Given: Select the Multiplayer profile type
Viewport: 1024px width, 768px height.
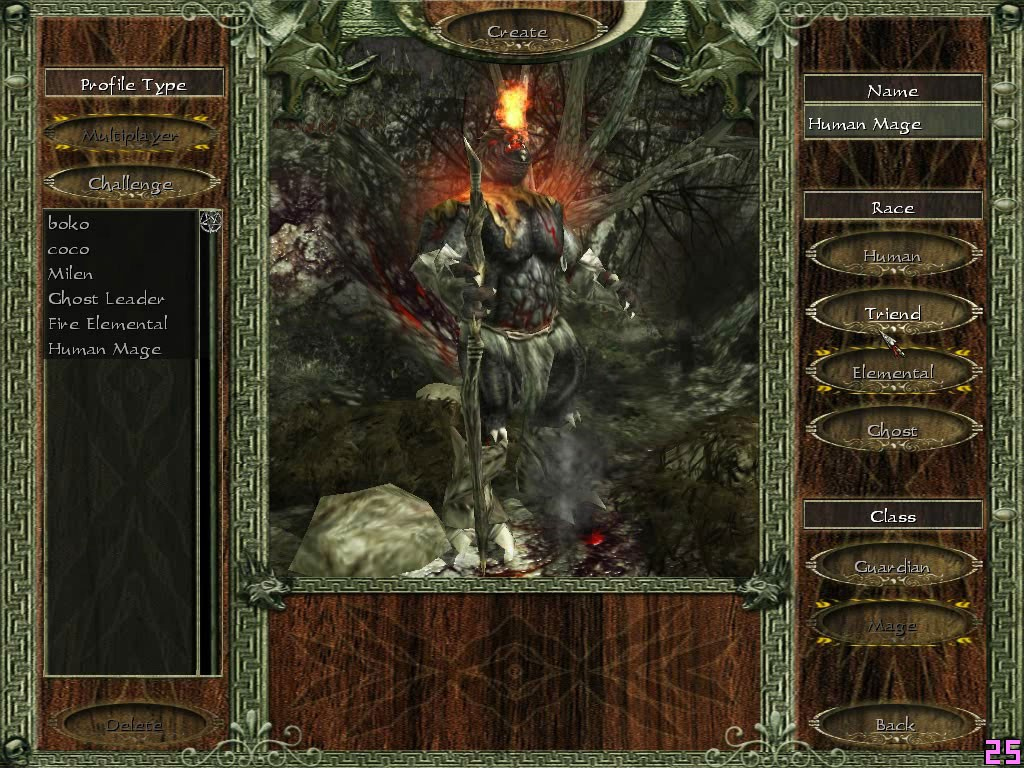Looking at the screenshot, I should tap(131, 135).
